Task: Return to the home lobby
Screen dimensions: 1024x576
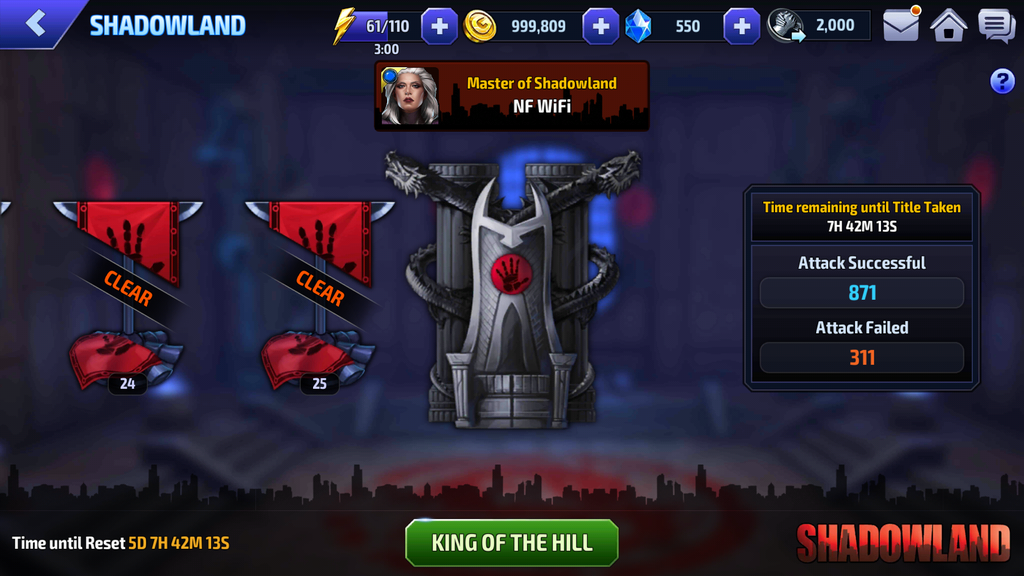Action: click(948, 25)
